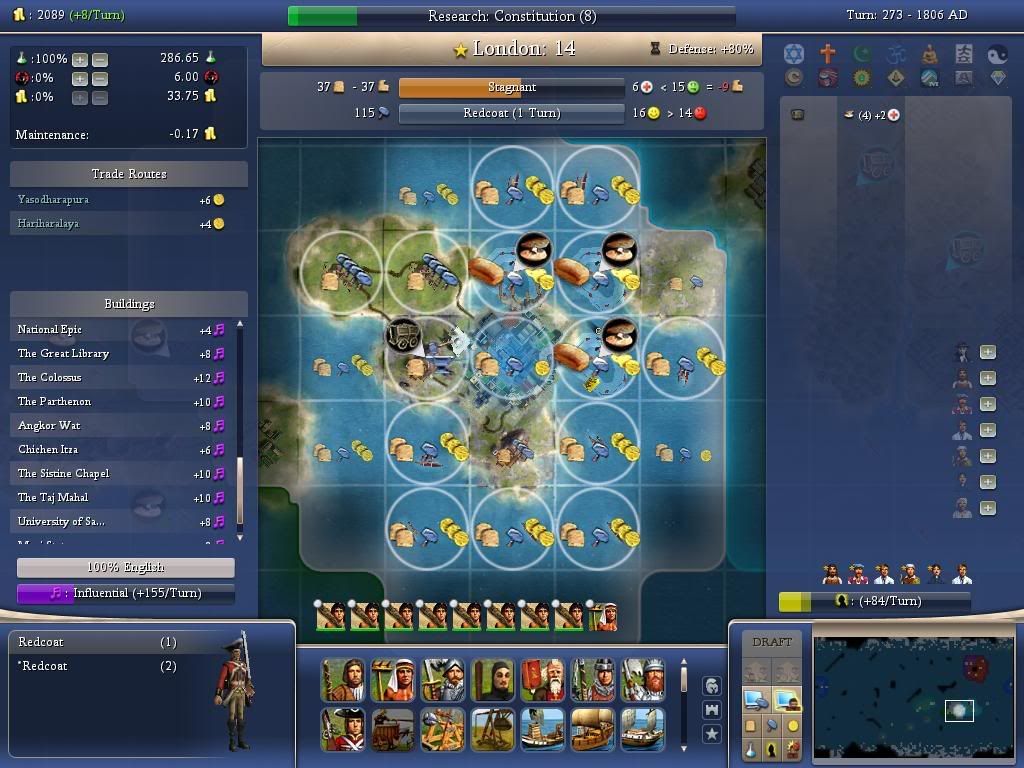The width and height of the screenshot is (1024, 768).
Task: Decrease the research rate with its minus button
Action: [x=99, y=59]
